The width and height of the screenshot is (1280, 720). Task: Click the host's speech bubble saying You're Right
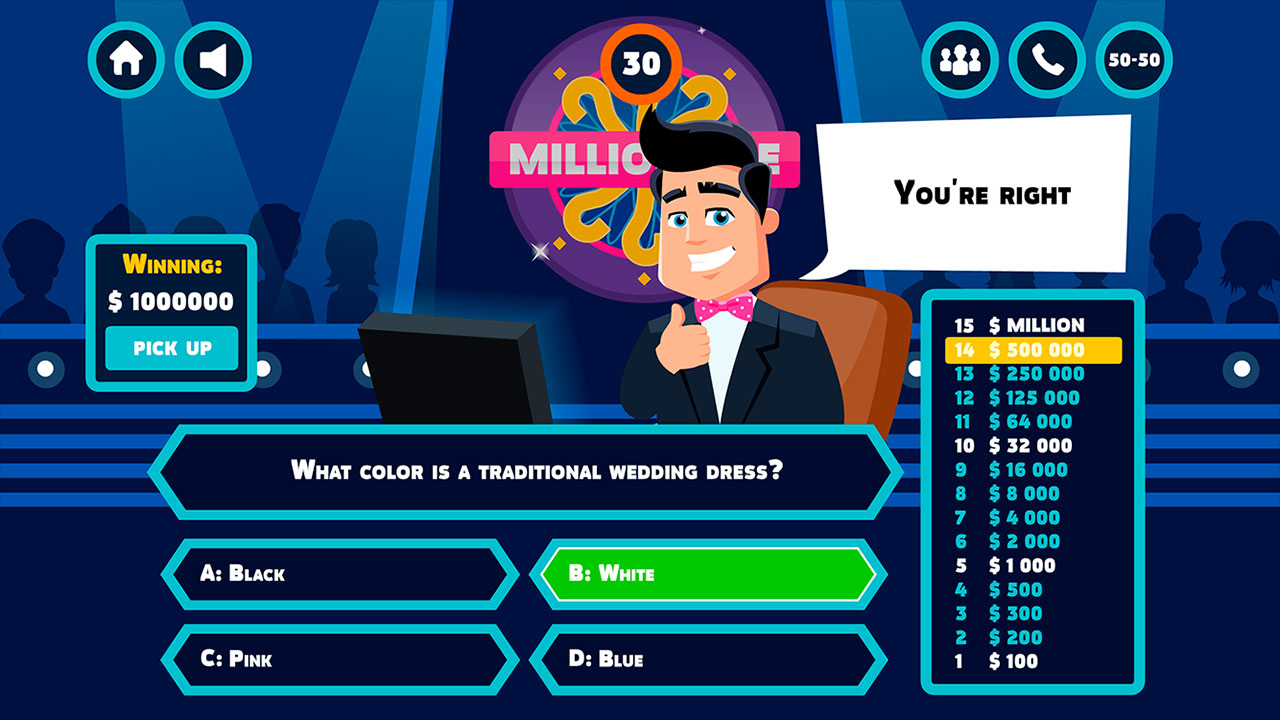point(975,193)
